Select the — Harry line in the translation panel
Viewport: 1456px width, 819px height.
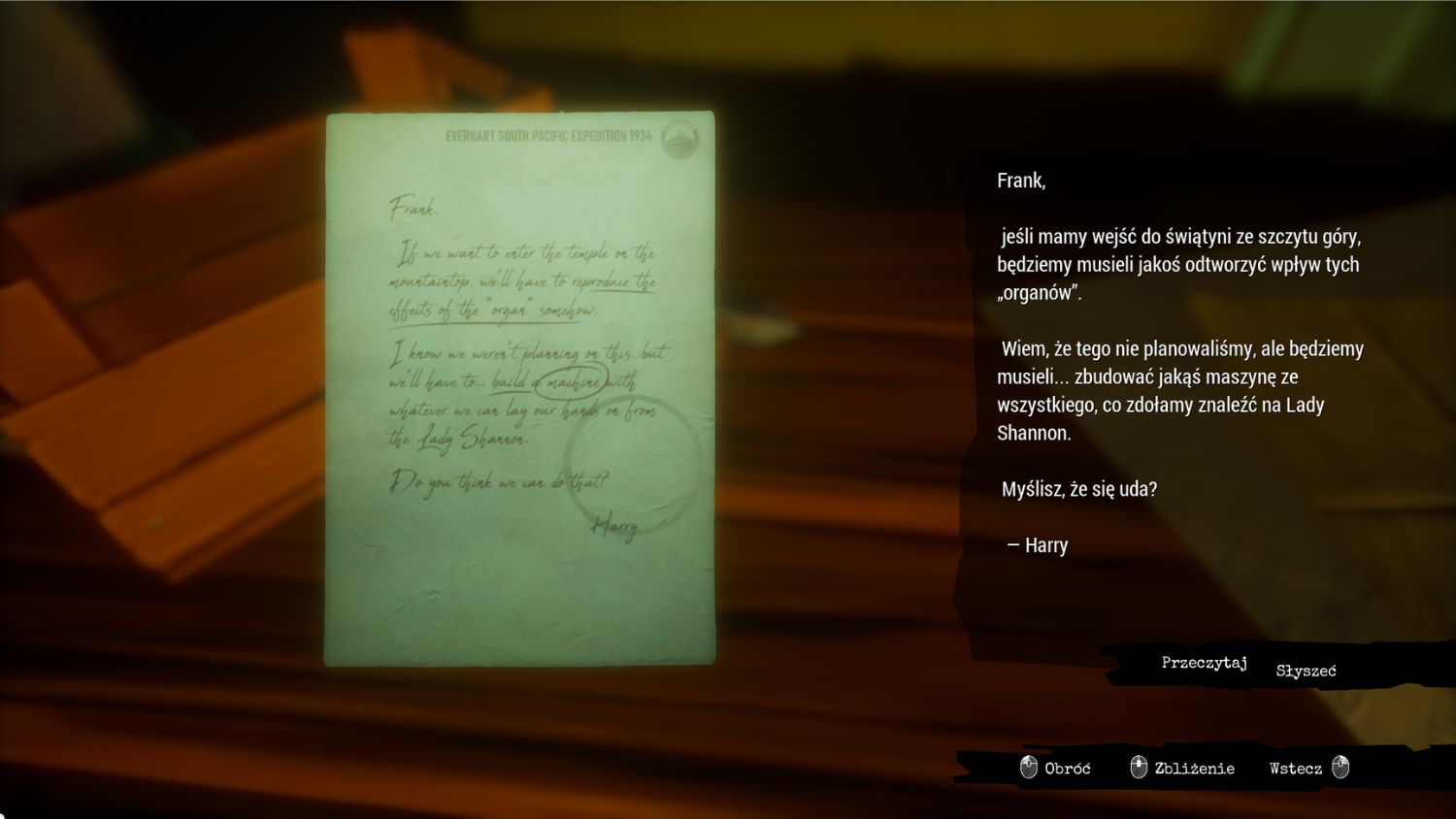coord(1038,545)
